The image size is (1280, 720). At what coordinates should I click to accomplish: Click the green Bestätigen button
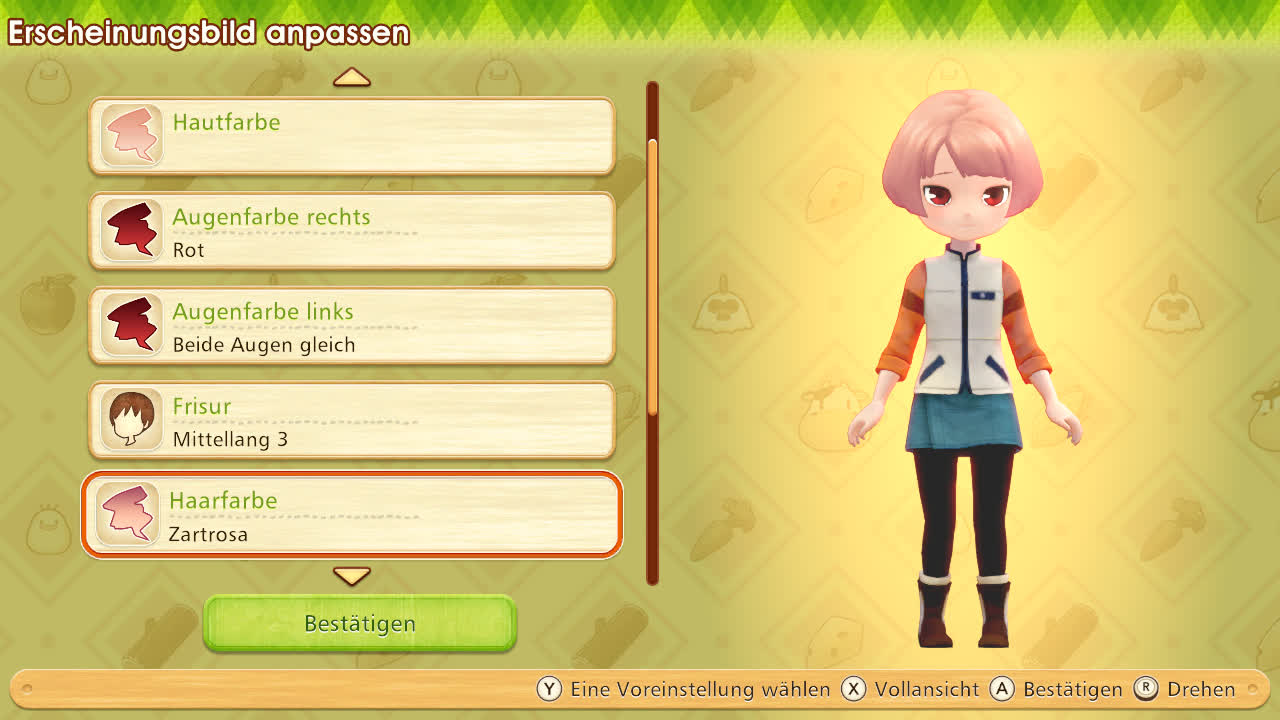click(360, 623)
